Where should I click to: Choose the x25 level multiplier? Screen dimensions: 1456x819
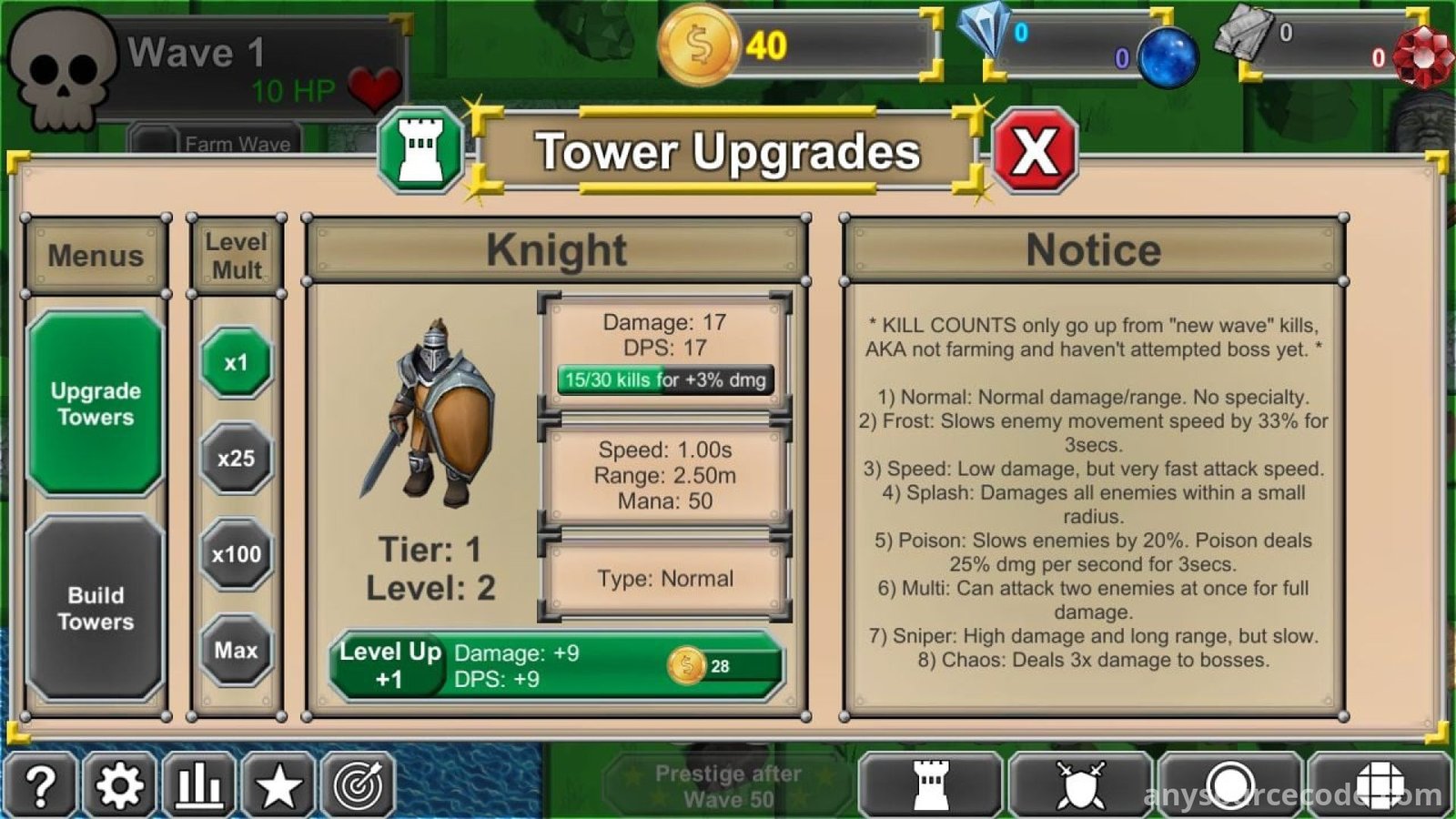[236, 459]
